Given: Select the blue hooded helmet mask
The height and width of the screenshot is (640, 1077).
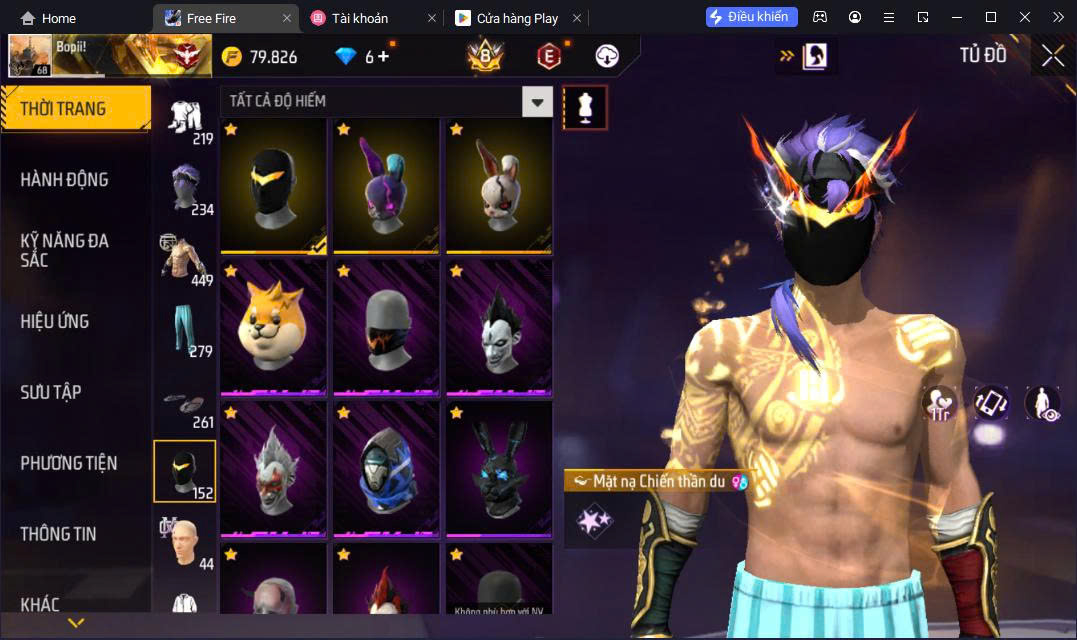Looking at the screenshot, I should [386, 468].
